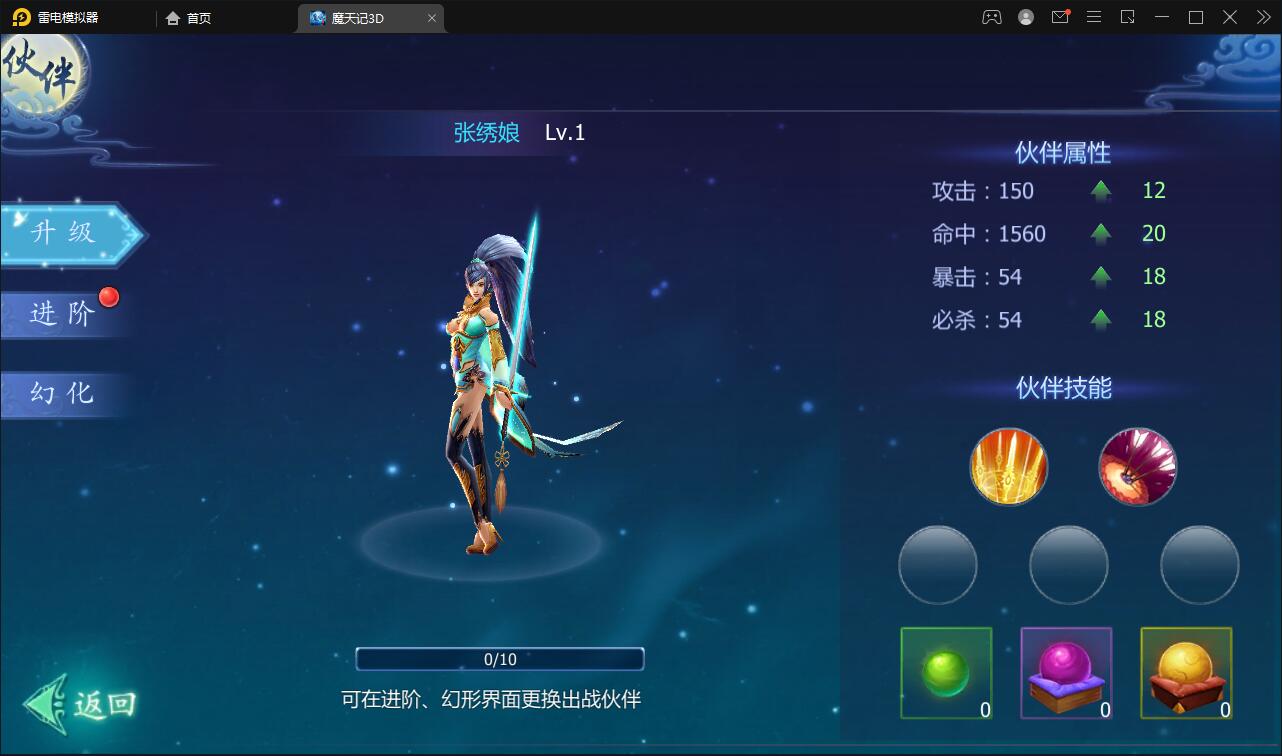Select the purple orb item

click(1066, 673)
